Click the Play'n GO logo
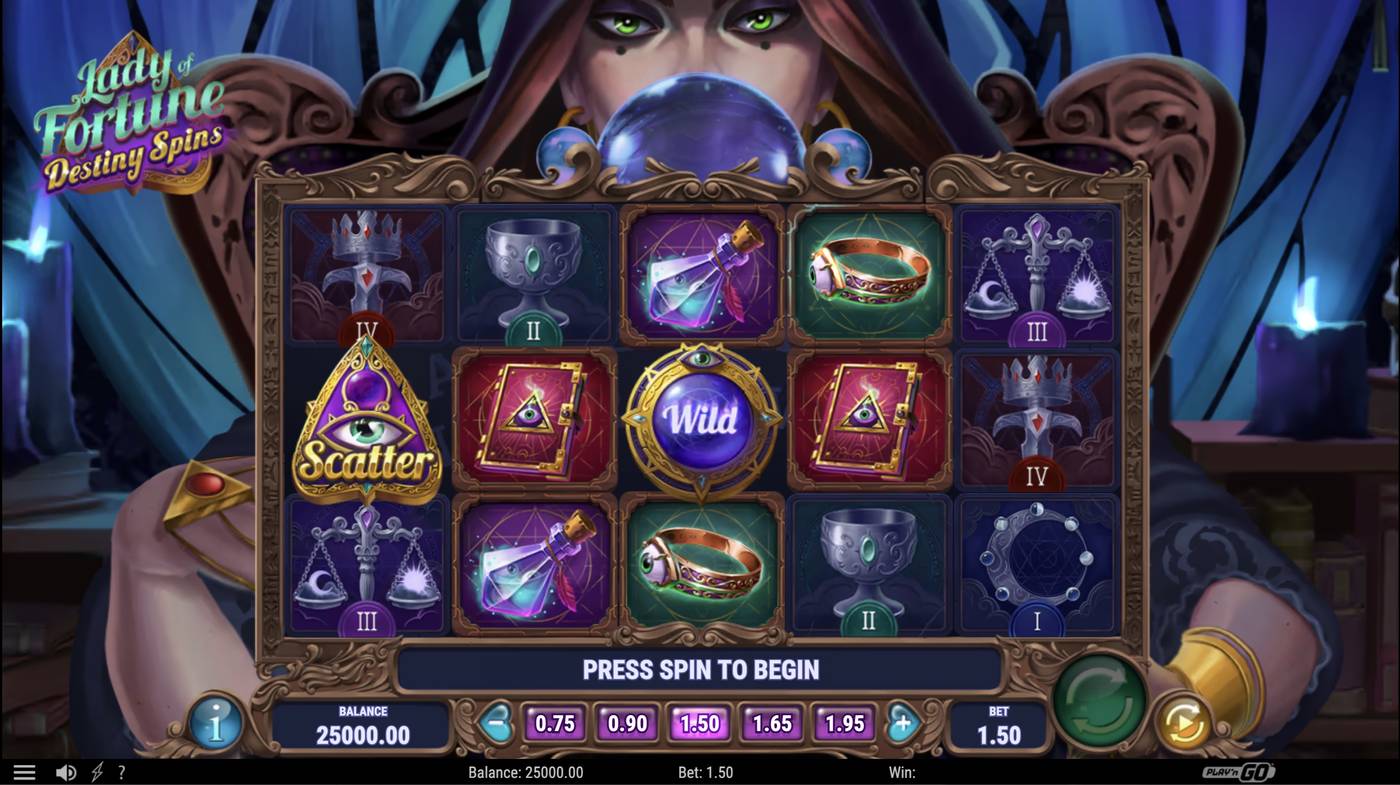The height and width of the screenshot is (785, 1400). 1240,770
